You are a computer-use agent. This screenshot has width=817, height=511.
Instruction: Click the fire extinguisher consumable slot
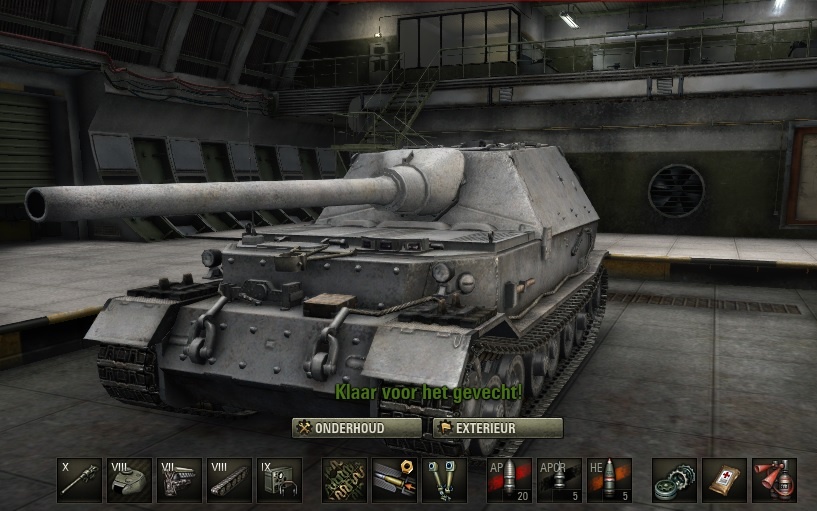(x=774, y=480)
